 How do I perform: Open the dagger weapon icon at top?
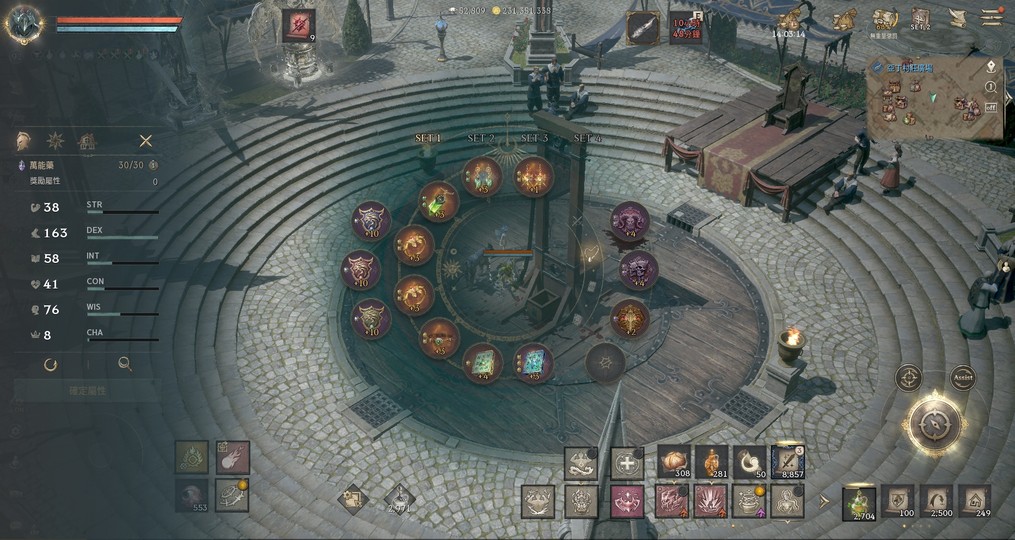642,27
